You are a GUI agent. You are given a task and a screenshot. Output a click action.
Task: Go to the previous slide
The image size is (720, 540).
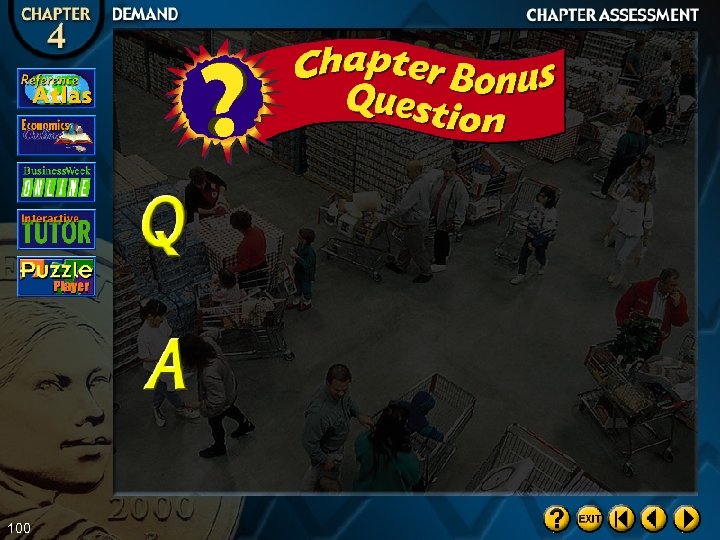[x=654, y=518]
